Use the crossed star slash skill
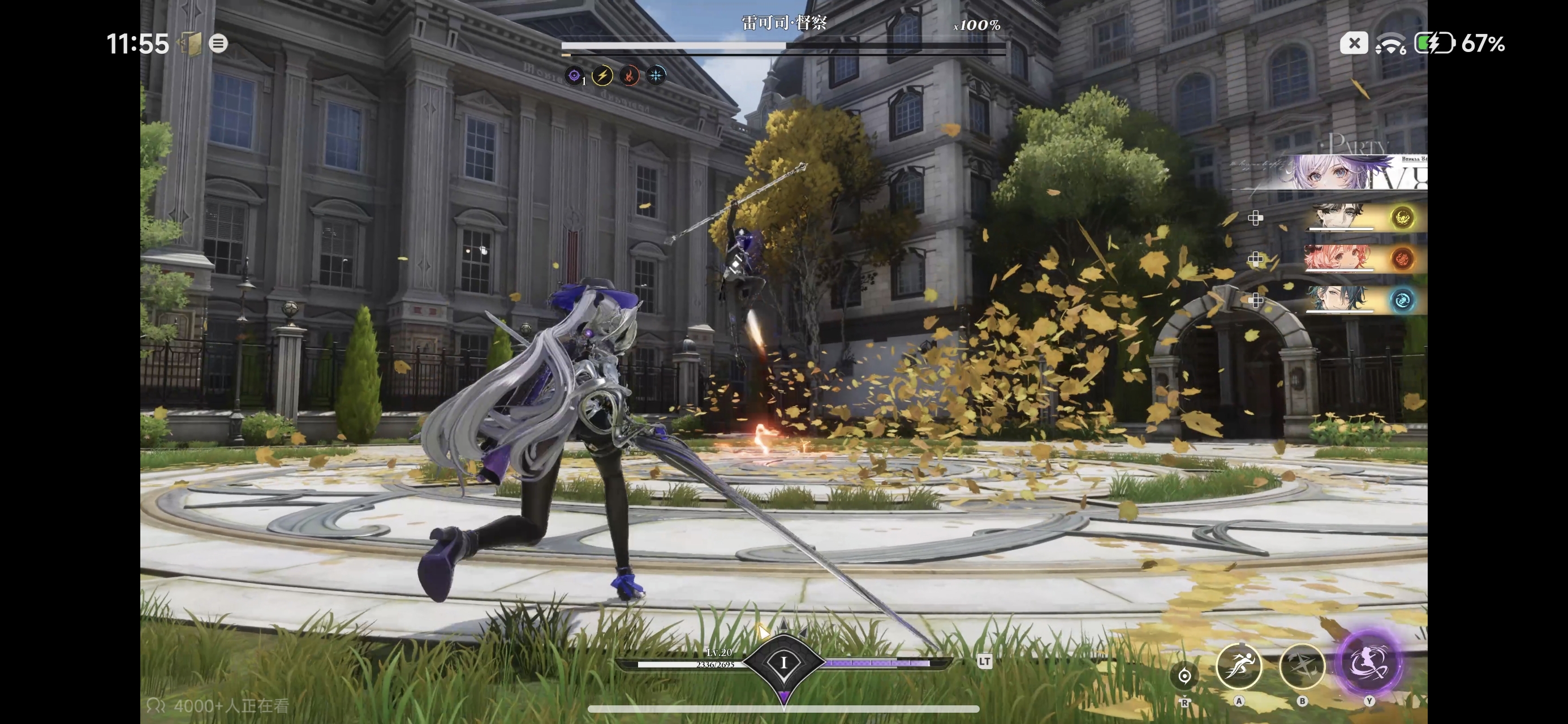Image resolution: width=1568 pixels, height=724 pixels. [1302, 666]
